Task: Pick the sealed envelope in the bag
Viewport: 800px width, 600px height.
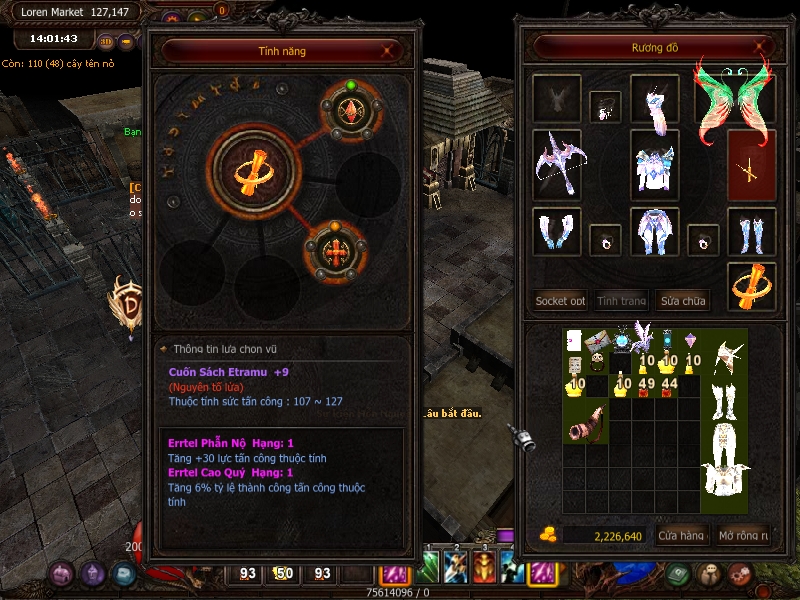Action: point(598,341)
